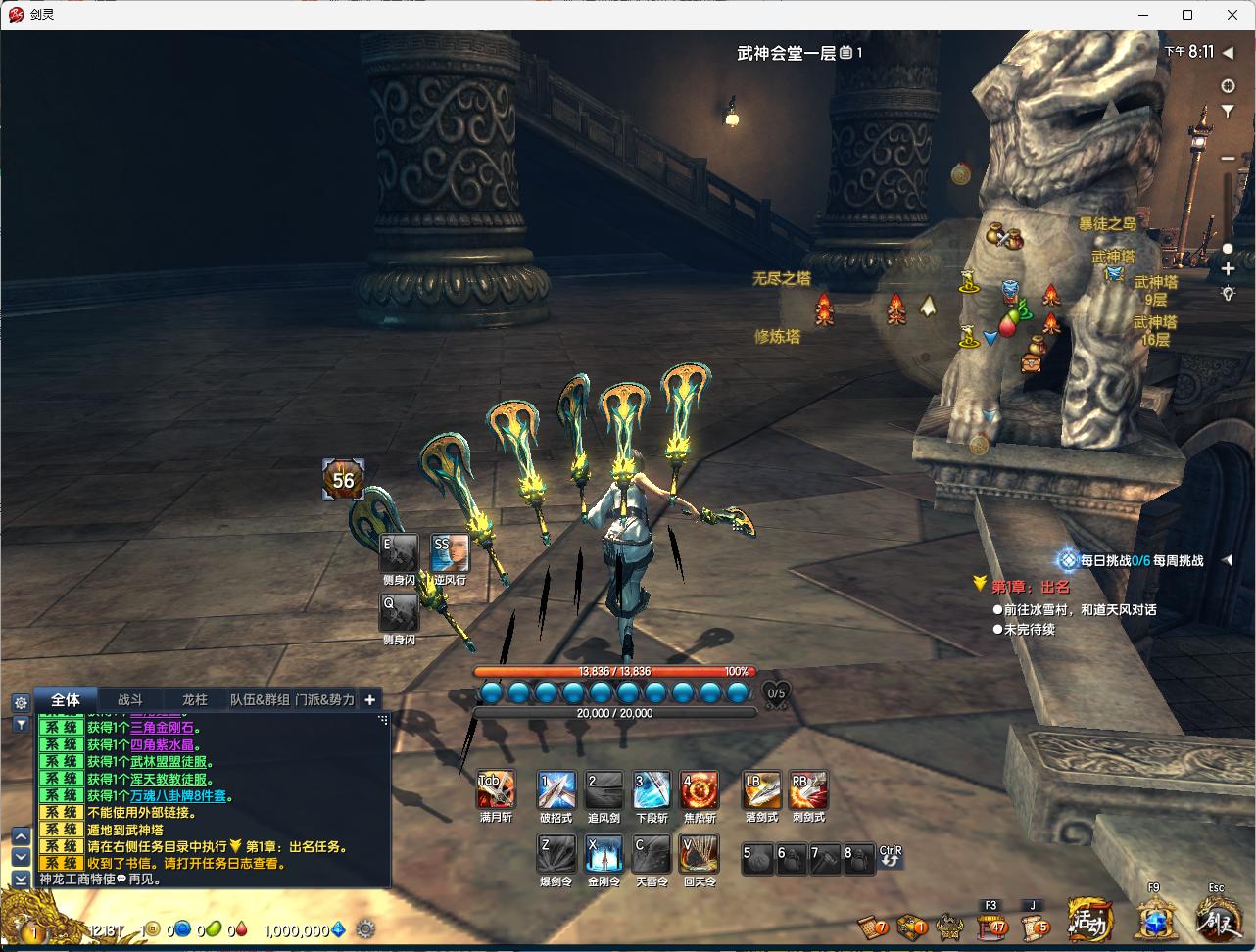Activate the 金刚令 skill icon

[x=604, y=854]
